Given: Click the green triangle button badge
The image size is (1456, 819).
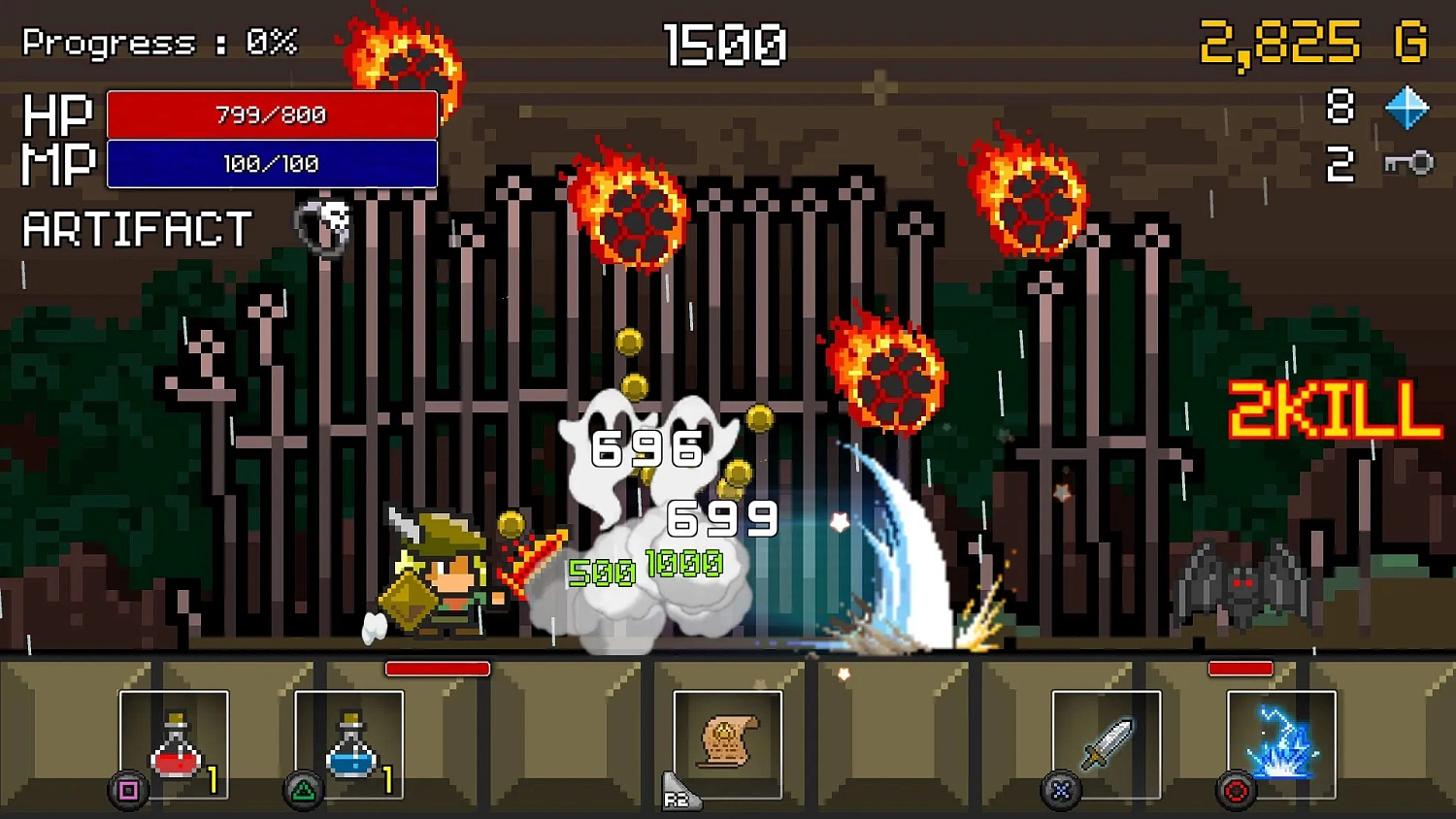Looking at the screenshot, I should [x=304, y=789].
